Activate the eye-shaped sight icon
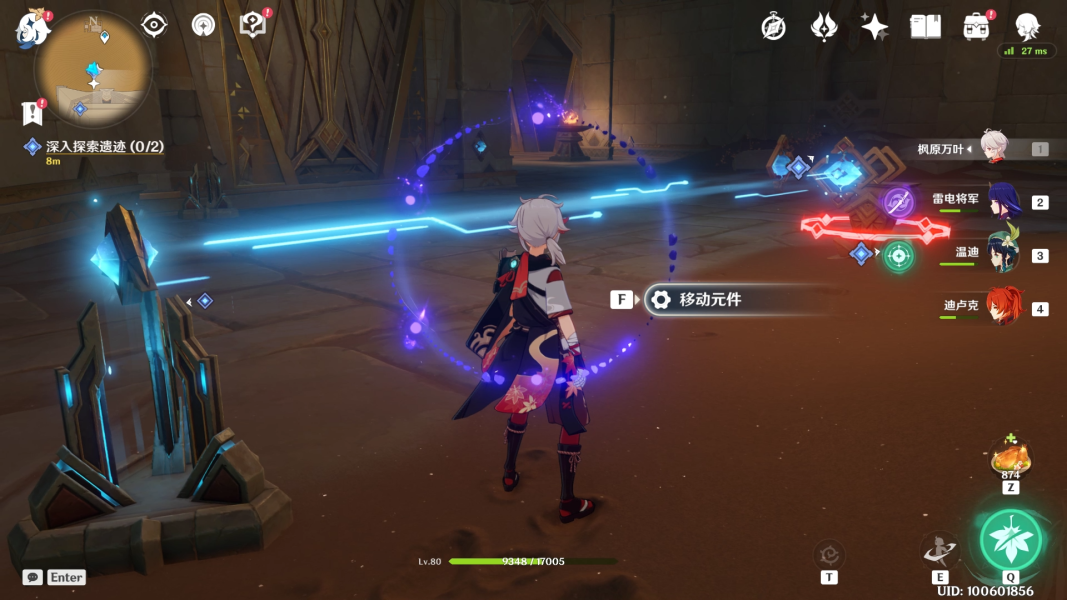Image resolution: width=1067 pixels, height=600 pixels. (154, 25)
